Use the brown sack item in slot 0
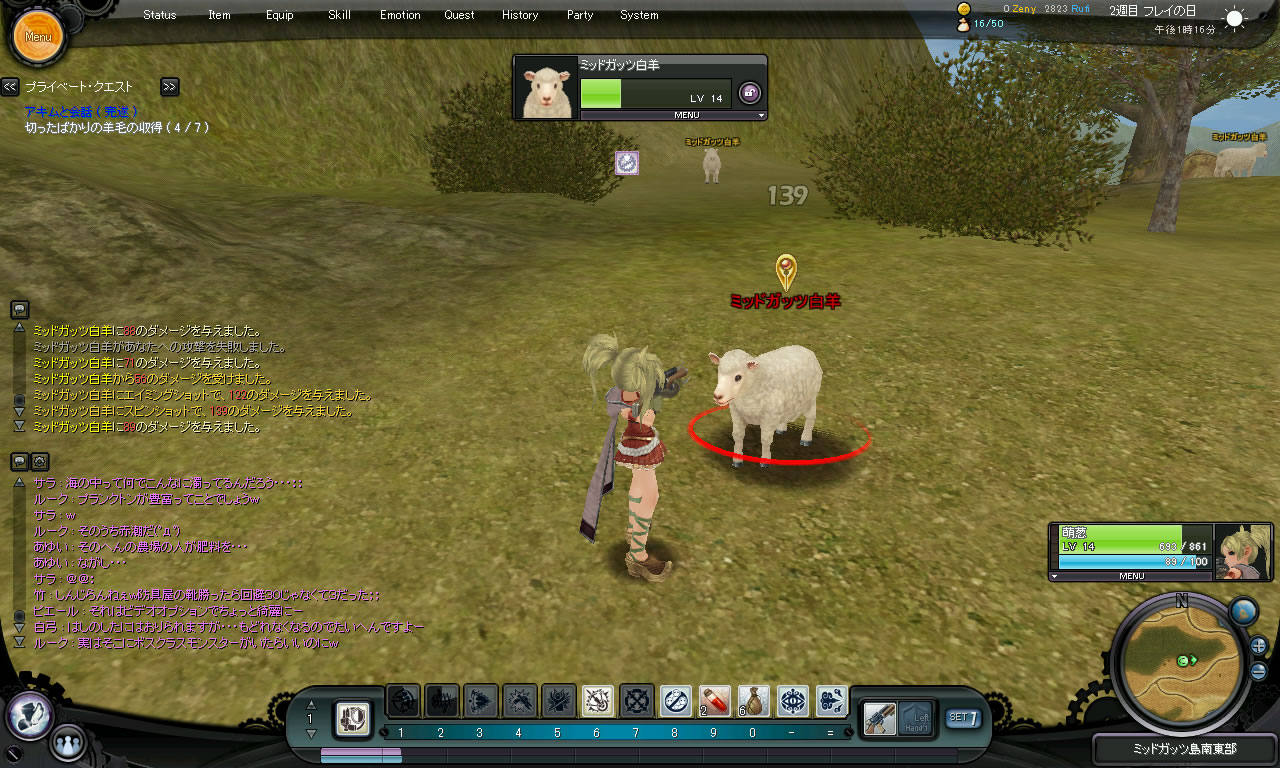This screenshot has height=768, width=1280. (754, 700)
